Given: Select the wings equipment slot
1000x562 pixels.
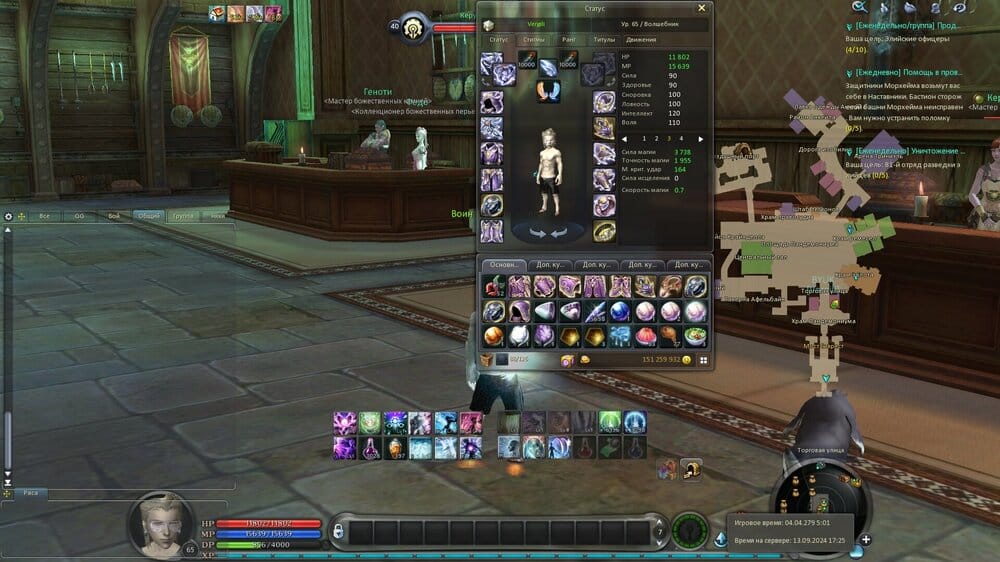Looking at the screenshot, I should coord(549,91).
